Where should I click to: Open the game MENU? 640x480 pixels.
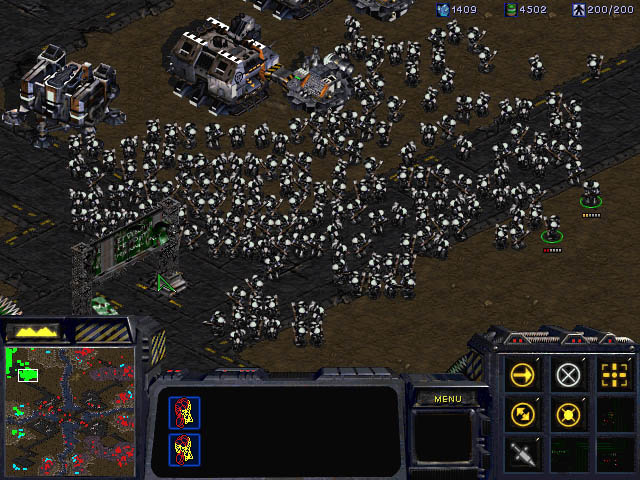tap(447, 399)
